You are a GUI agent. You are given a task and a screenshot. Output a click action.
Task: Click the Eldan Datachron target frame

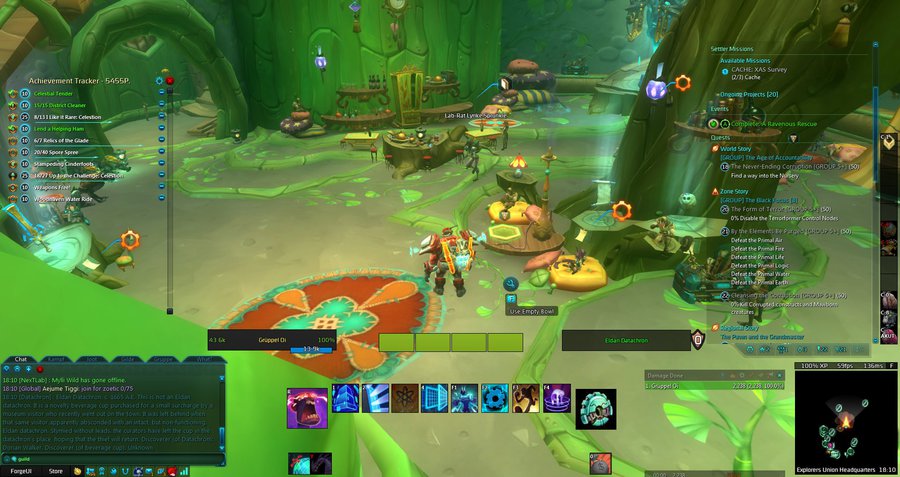point(626,341)
